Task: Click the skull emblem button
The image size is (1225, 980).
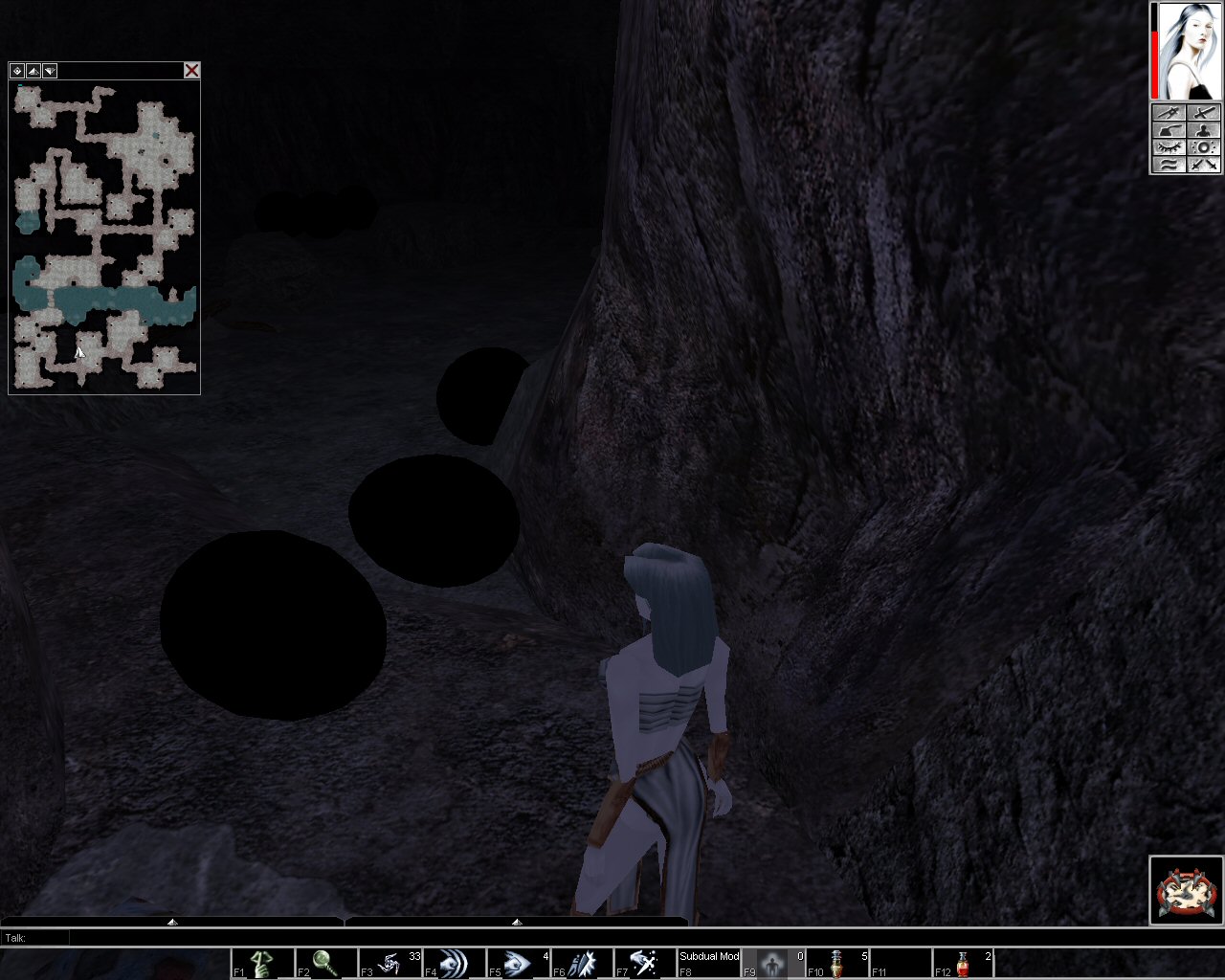Action: pyautogui.click(x=1187, y=890)
